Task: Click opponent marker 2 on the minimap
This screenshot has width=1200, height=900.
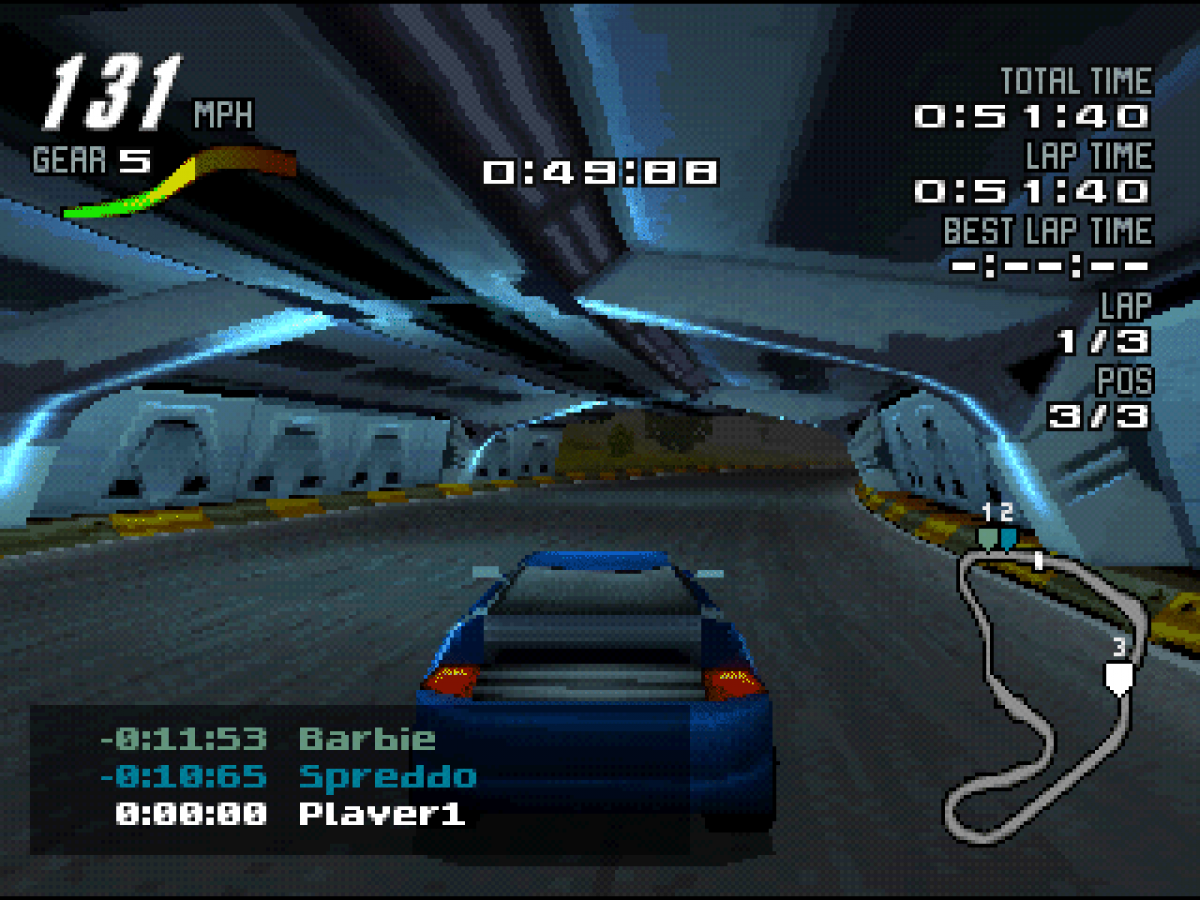Action: [1008, 538]
